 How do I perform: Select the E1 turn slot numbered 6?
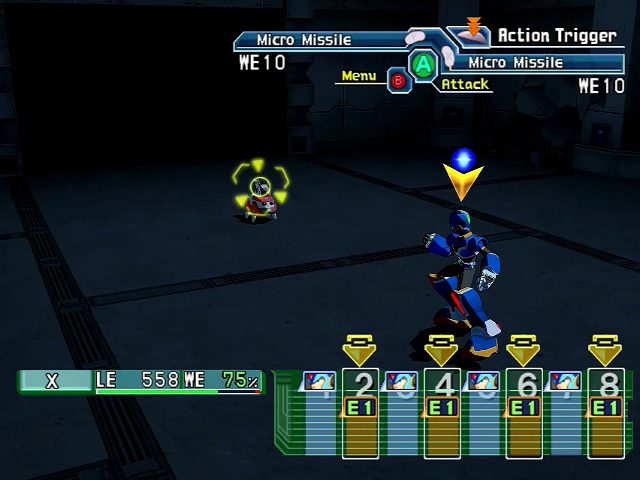pyautogui.click(x=523, y=410)
